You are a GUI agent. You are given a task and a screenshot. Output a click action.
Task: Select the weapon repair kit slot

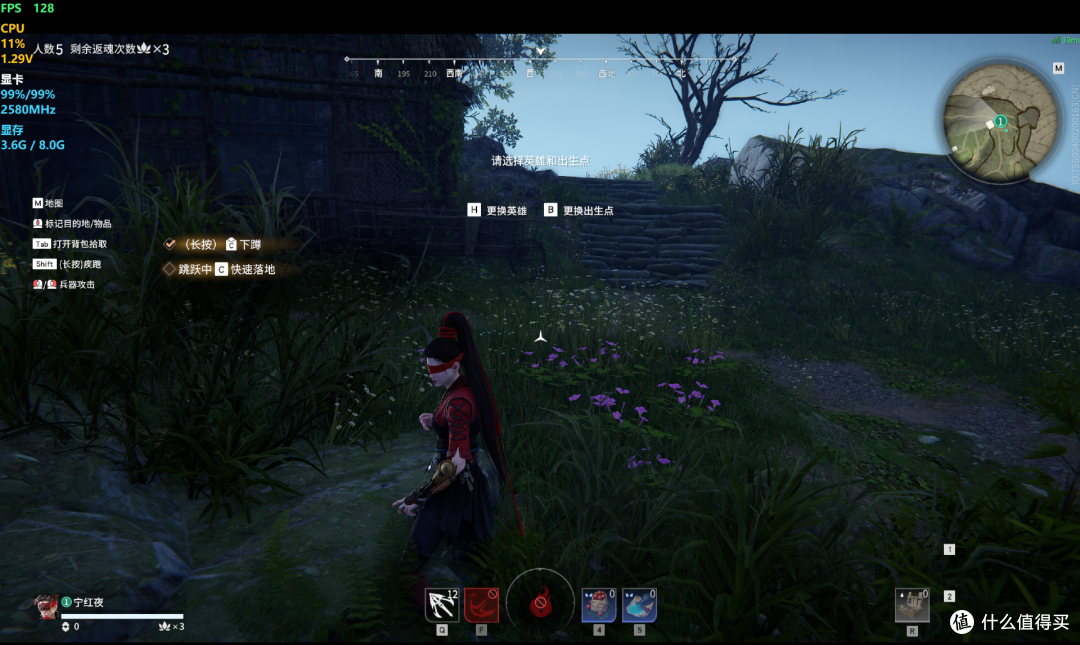pyautogui.click(x=912, y=605)
